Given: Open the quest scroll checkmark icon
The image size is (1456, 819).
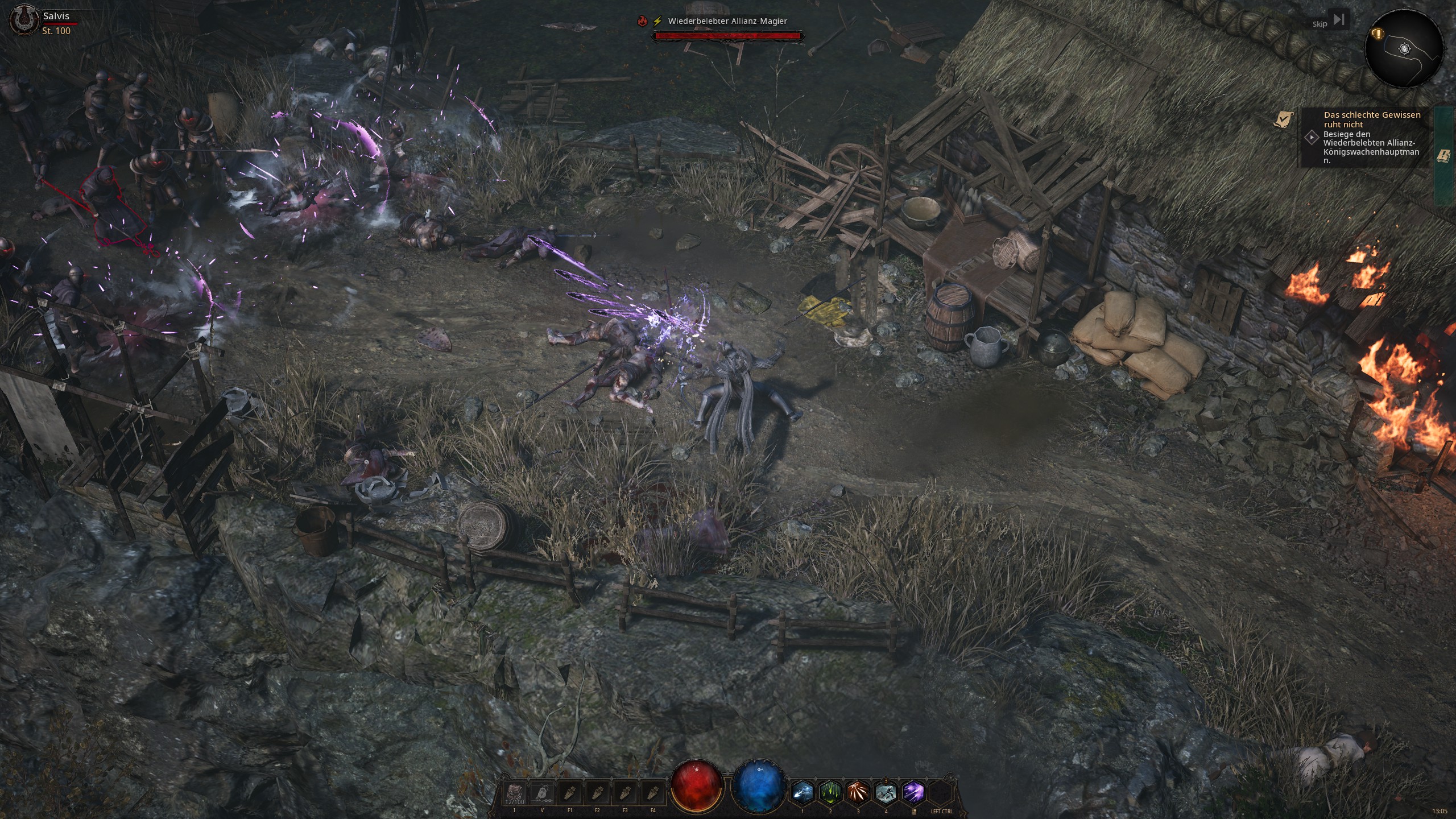Looking at the screenshot, I should (1283, 119).
